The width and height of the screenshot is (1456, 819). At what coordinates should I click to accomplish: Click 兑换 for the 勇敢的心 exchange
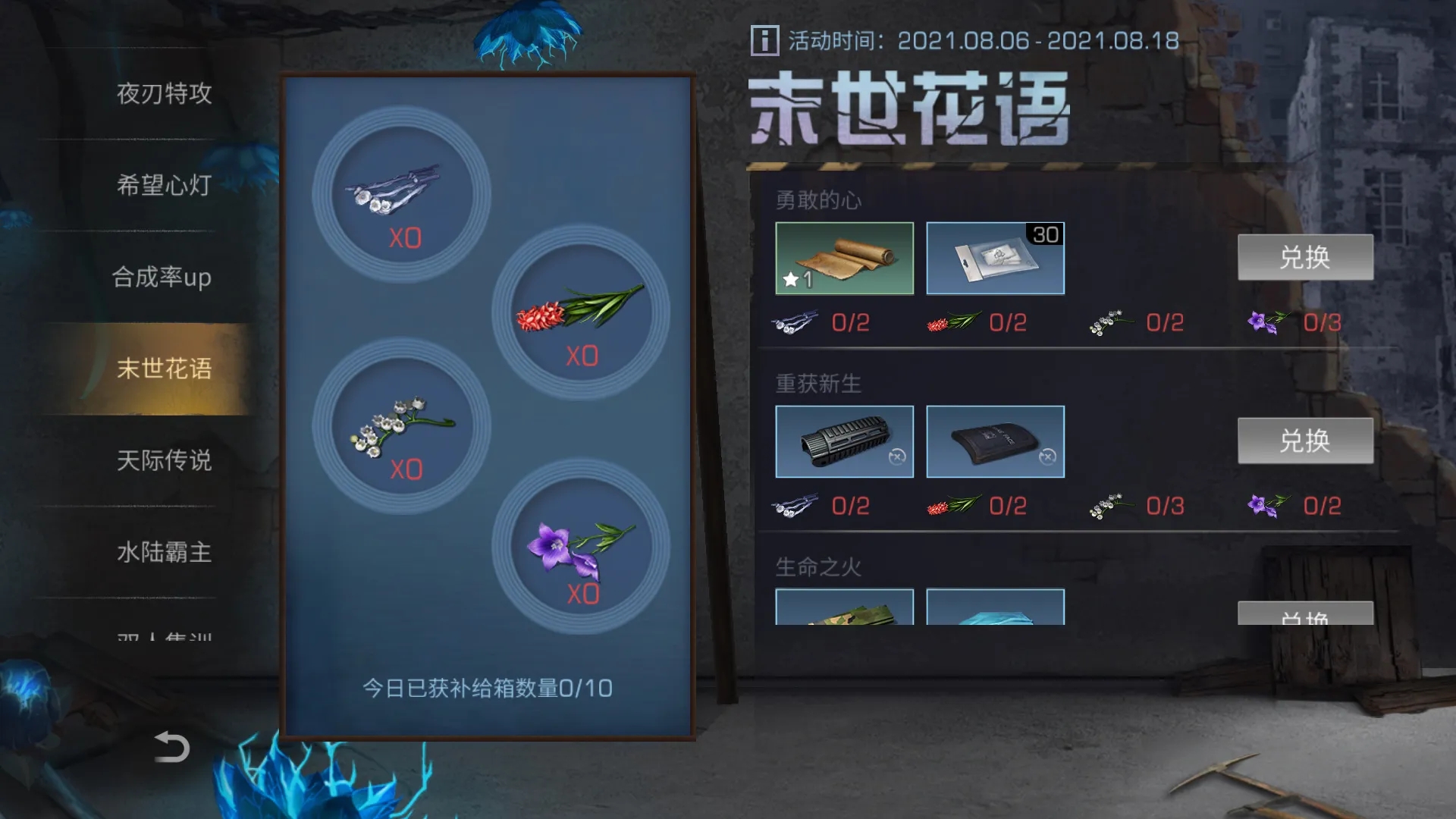1304,259
